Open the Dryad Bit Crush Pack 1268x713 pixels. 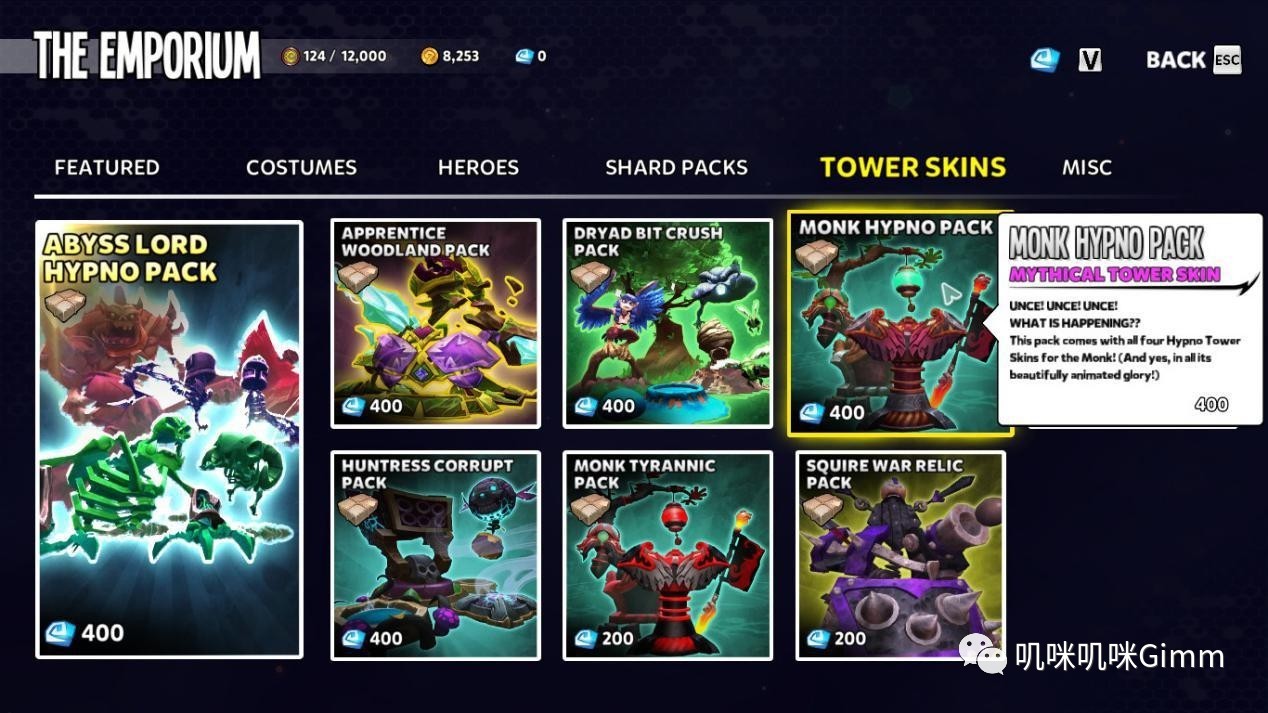click(x=668, y=323)
